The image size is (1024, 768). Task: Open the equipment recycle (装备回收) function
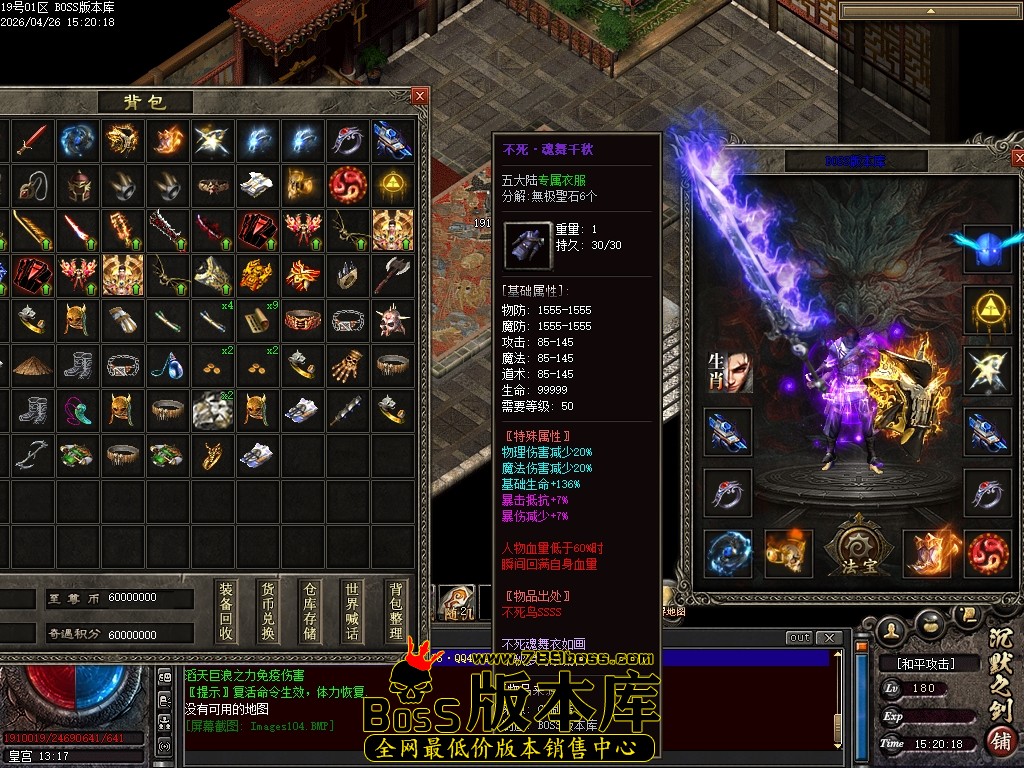[227, 611]
